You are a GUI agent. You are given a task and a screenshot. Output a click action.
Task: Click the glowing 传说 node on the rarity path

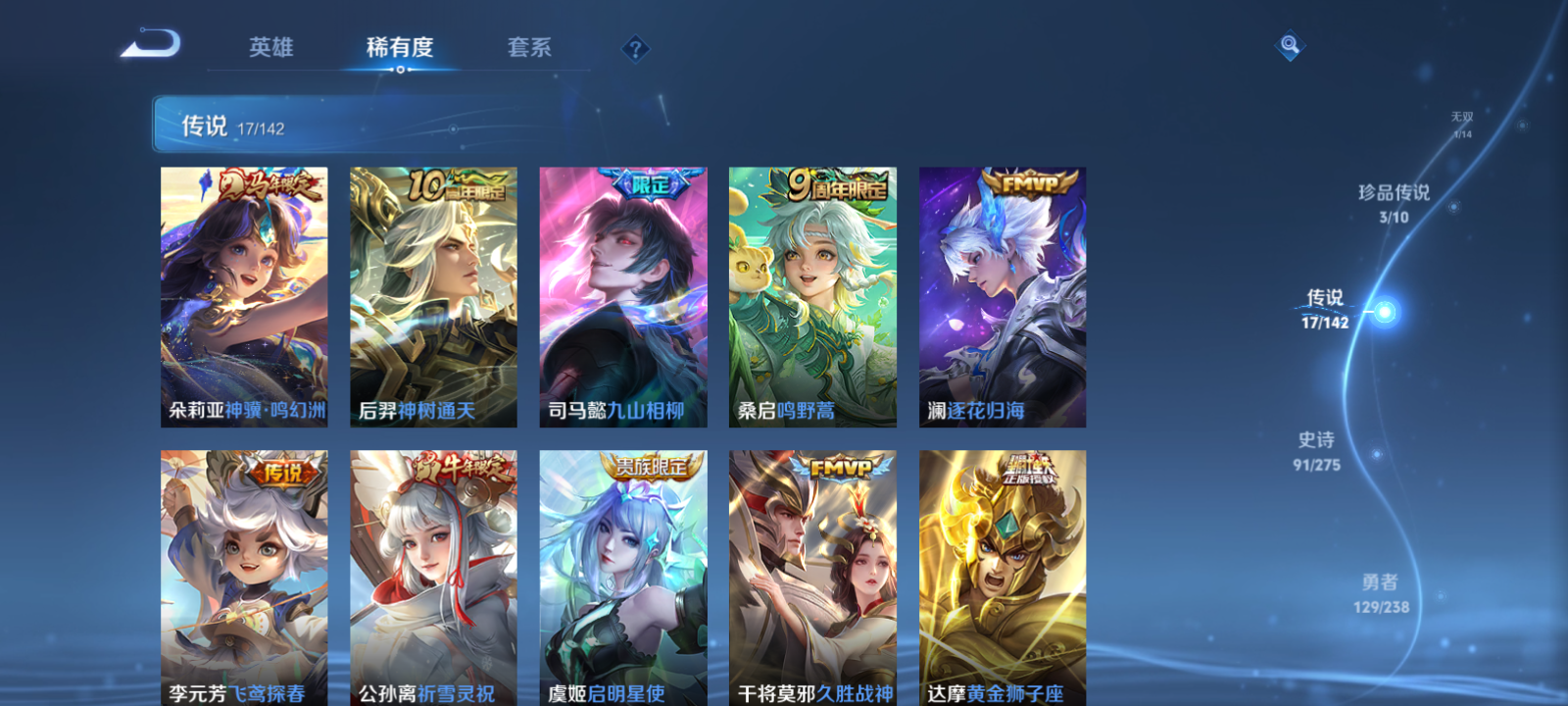pyautogui.click(x=1385, y=309)
